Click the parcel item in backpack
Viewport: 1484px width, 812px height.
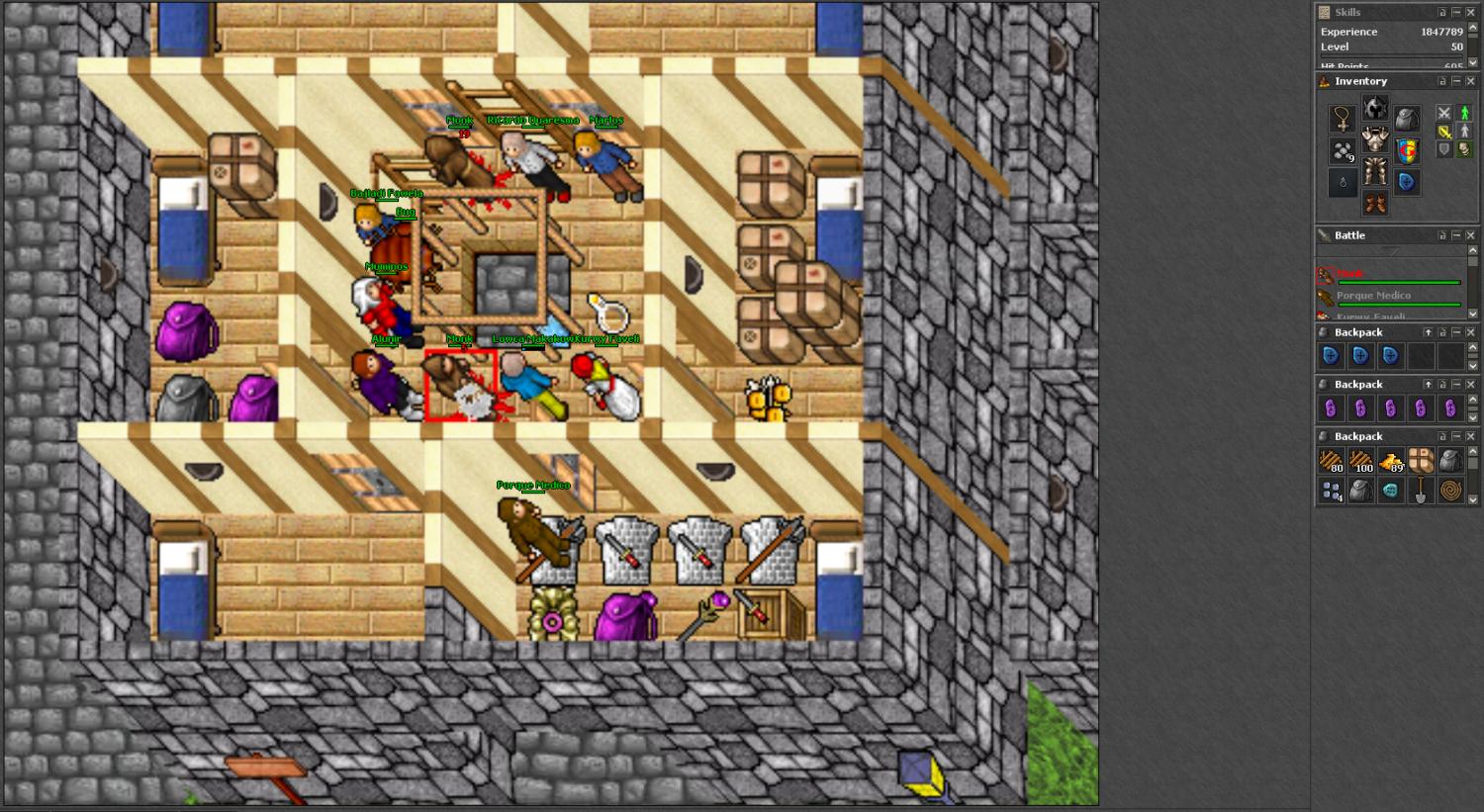coord(1421,461)
